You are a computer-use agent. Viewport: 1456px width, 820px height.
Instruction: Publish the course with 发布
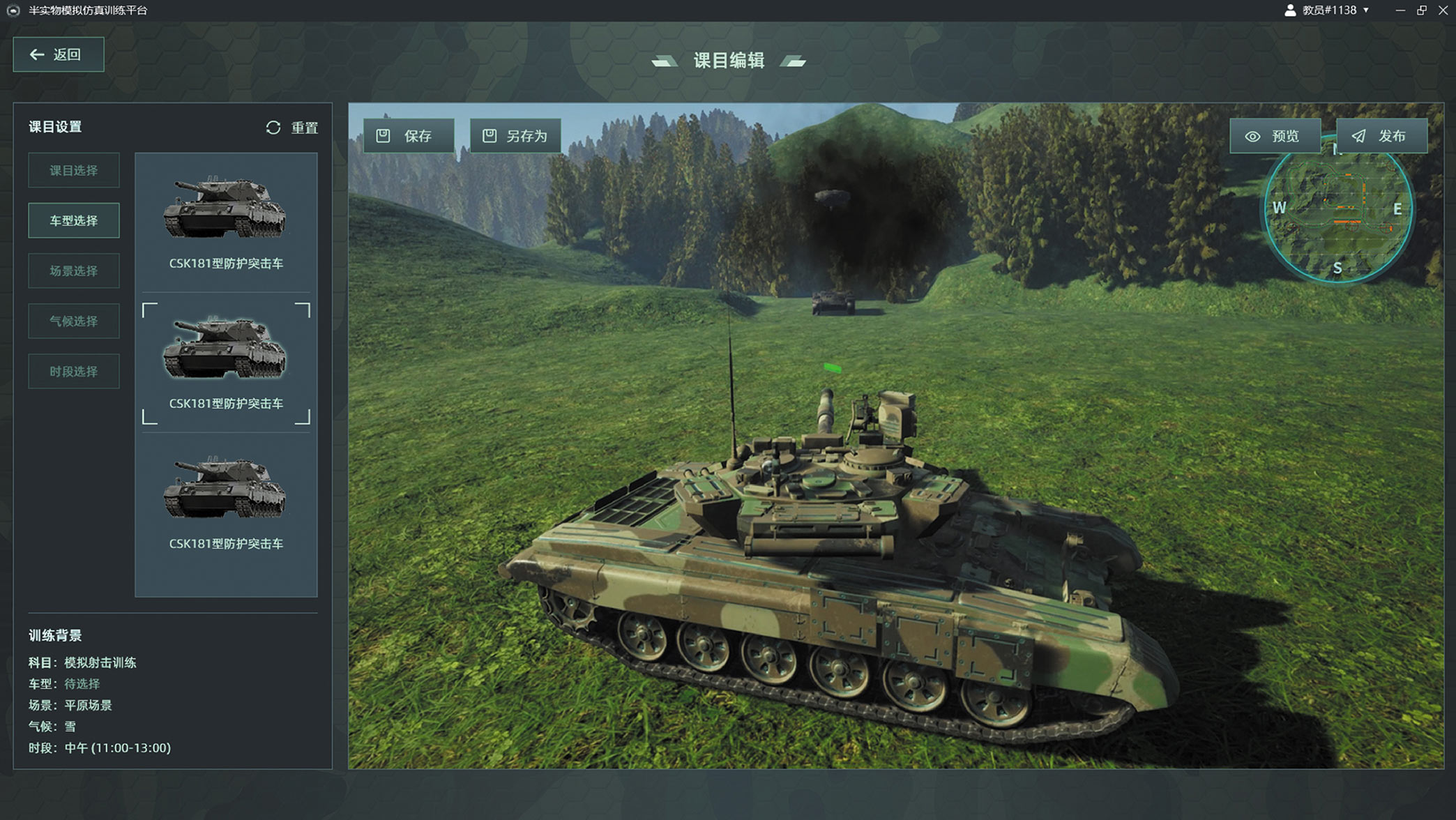coord(1381,136)
